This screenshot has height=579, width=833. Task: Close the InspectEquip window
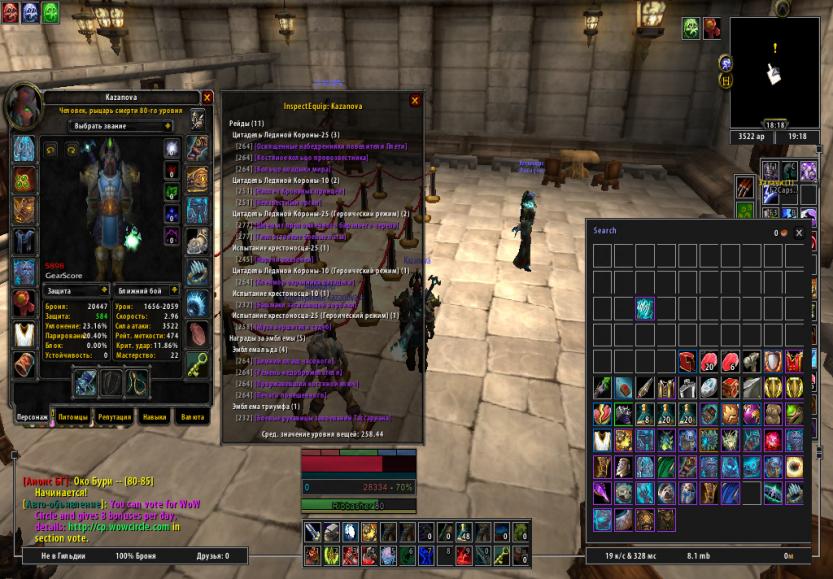[415, 100]
